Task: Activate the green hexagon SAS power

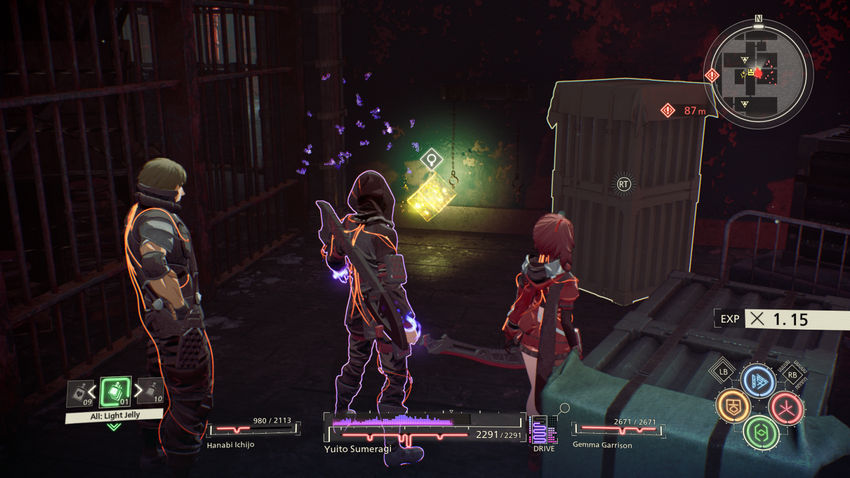Action: pos(760,431)
